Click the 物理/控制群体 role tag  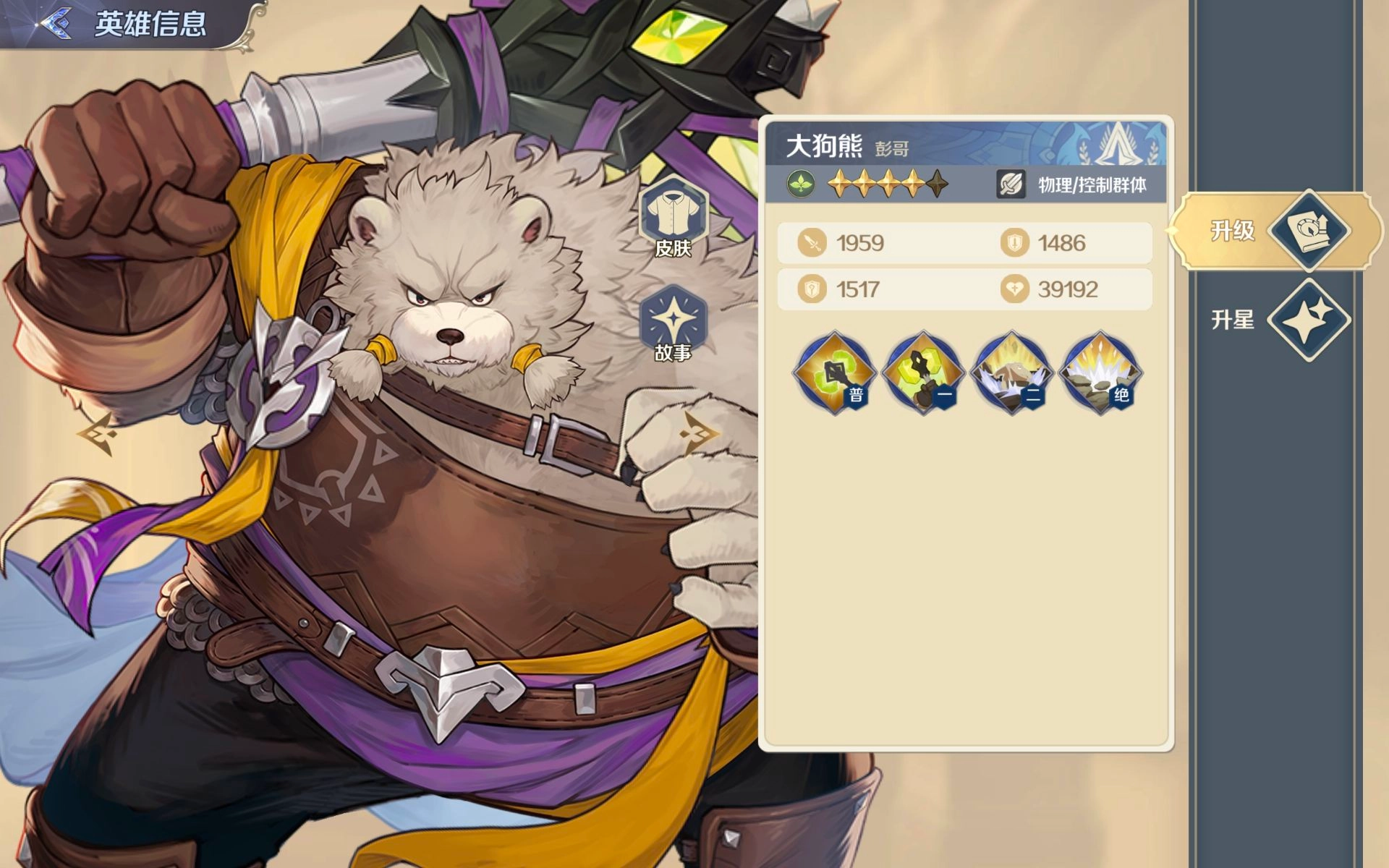click(x=1073, y=185)
